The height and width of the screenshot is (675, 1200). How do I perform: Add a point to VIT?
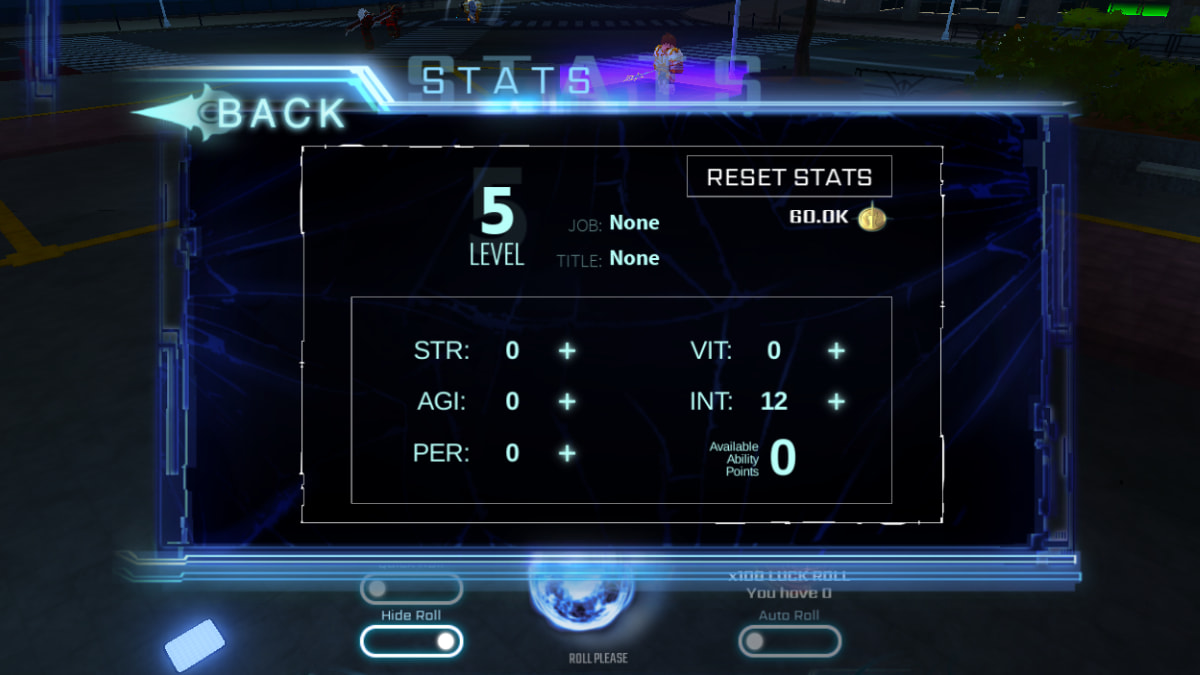[x=836, y=351]
